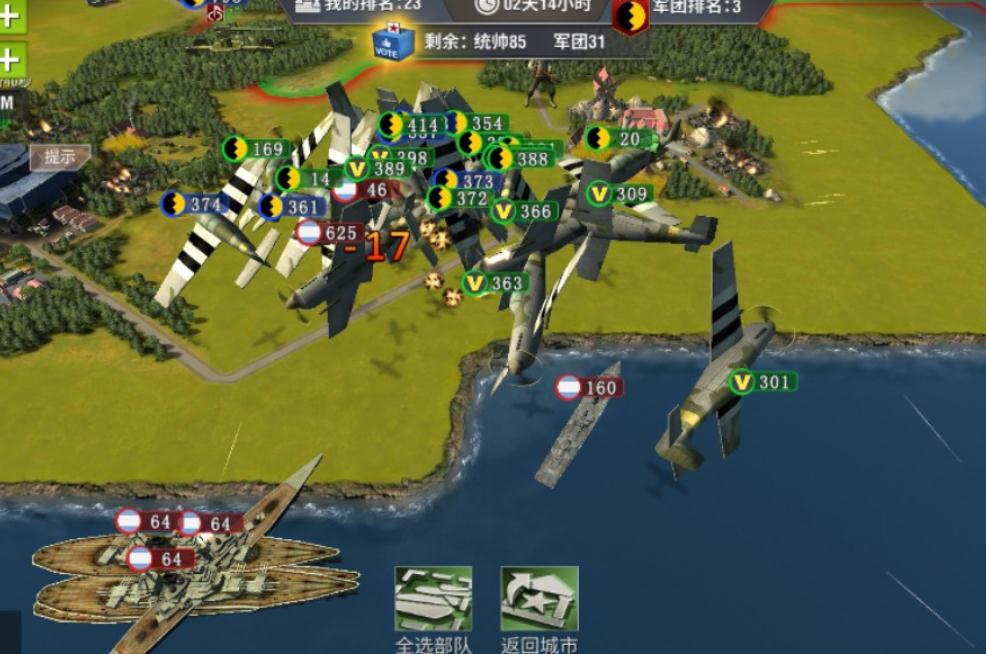
Task: Select the enemy unit marked 625
Action: [329, 233]
